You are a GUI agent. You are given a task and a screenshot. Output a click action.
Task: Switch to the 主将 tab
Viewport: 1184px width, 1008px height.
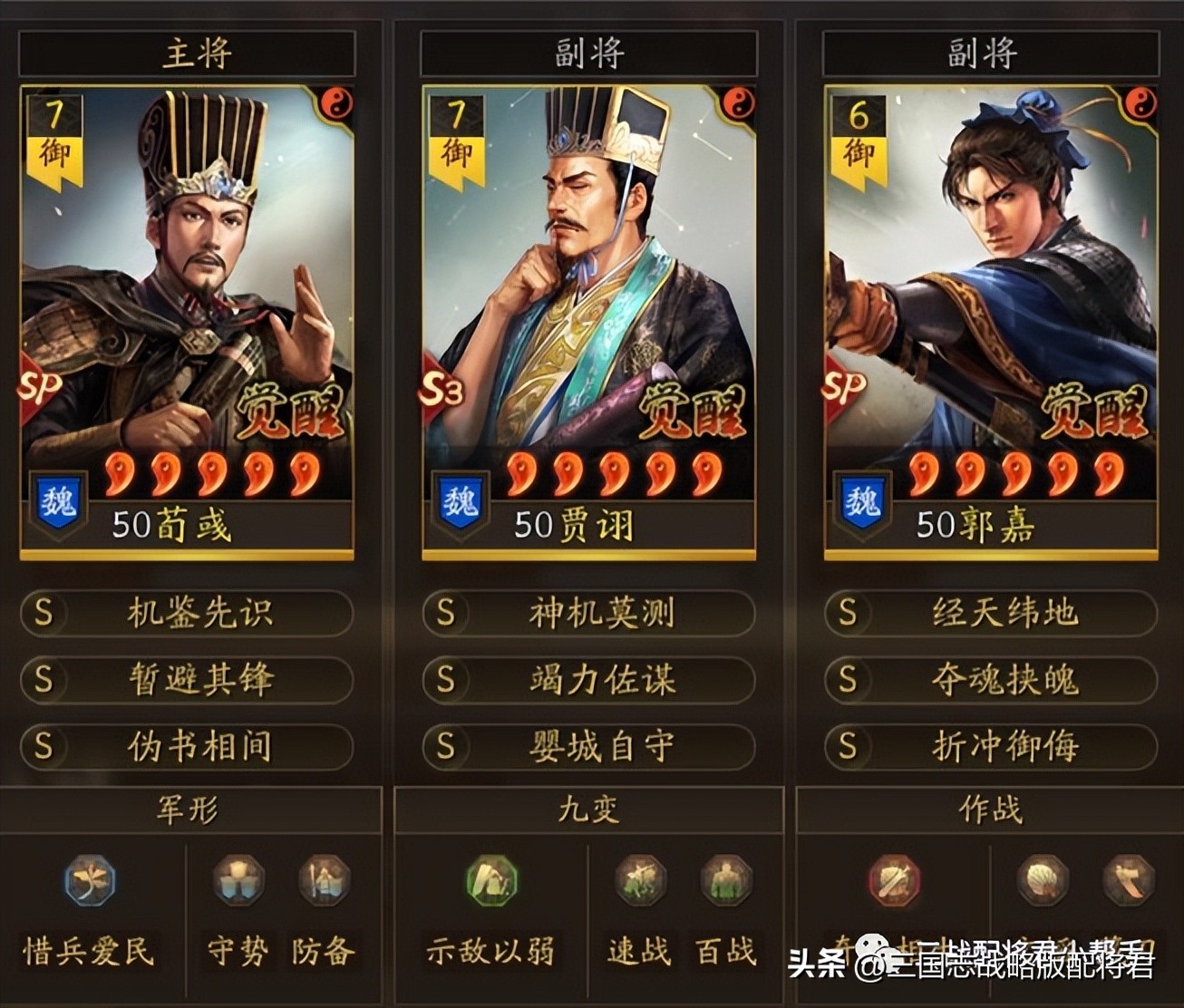point(189,53)
